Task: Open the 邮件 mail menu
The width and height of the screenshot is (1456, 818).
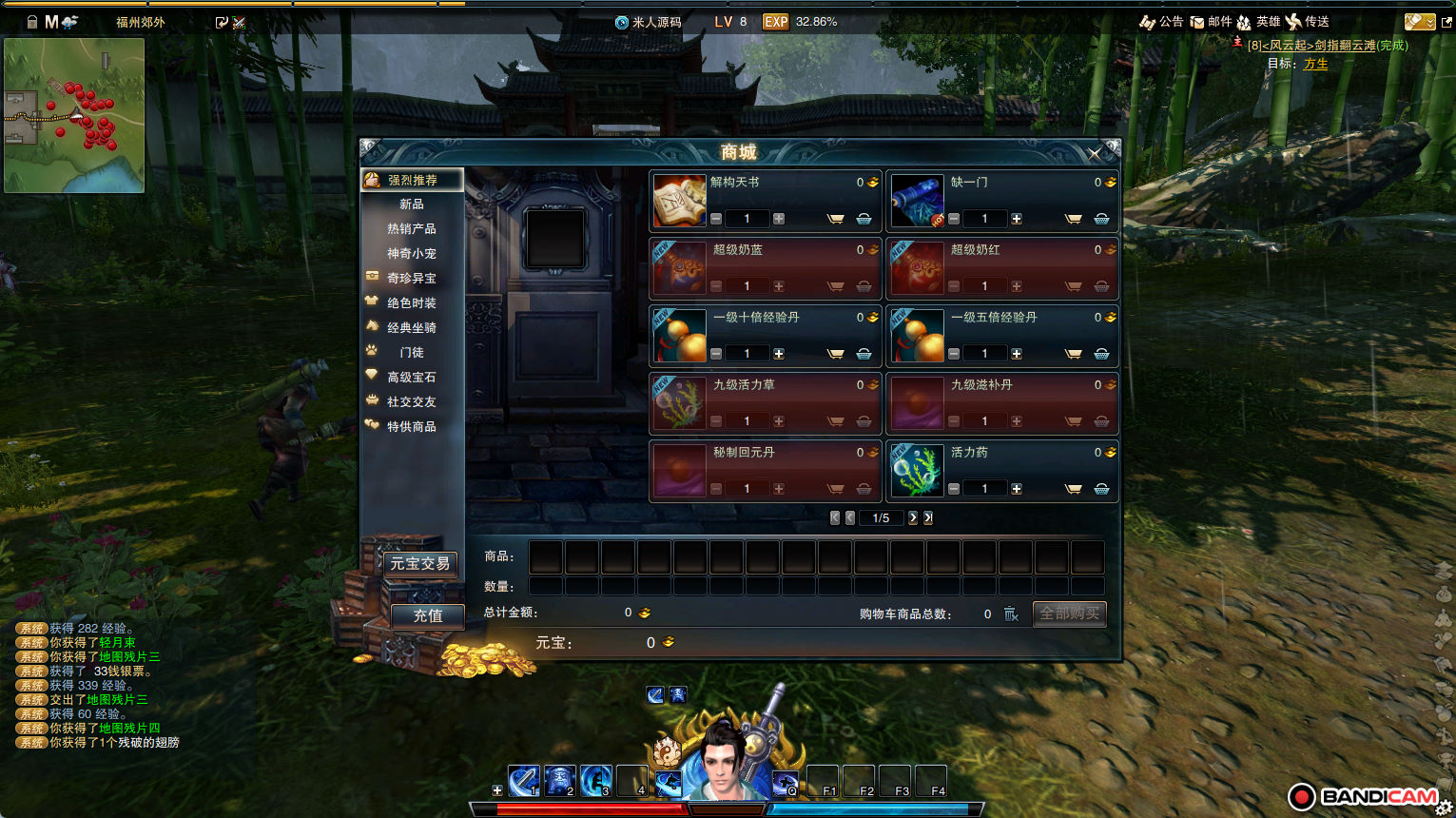Action: 1212,22
